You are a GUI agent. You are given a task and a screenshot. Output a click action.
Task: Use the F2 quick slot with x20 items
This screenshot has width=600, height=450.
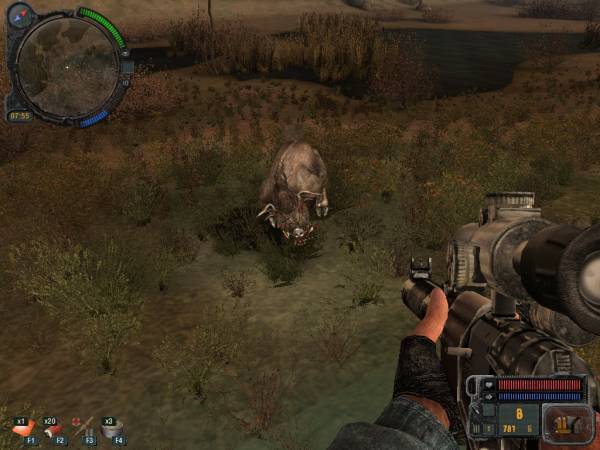click(x=54, y=430)
